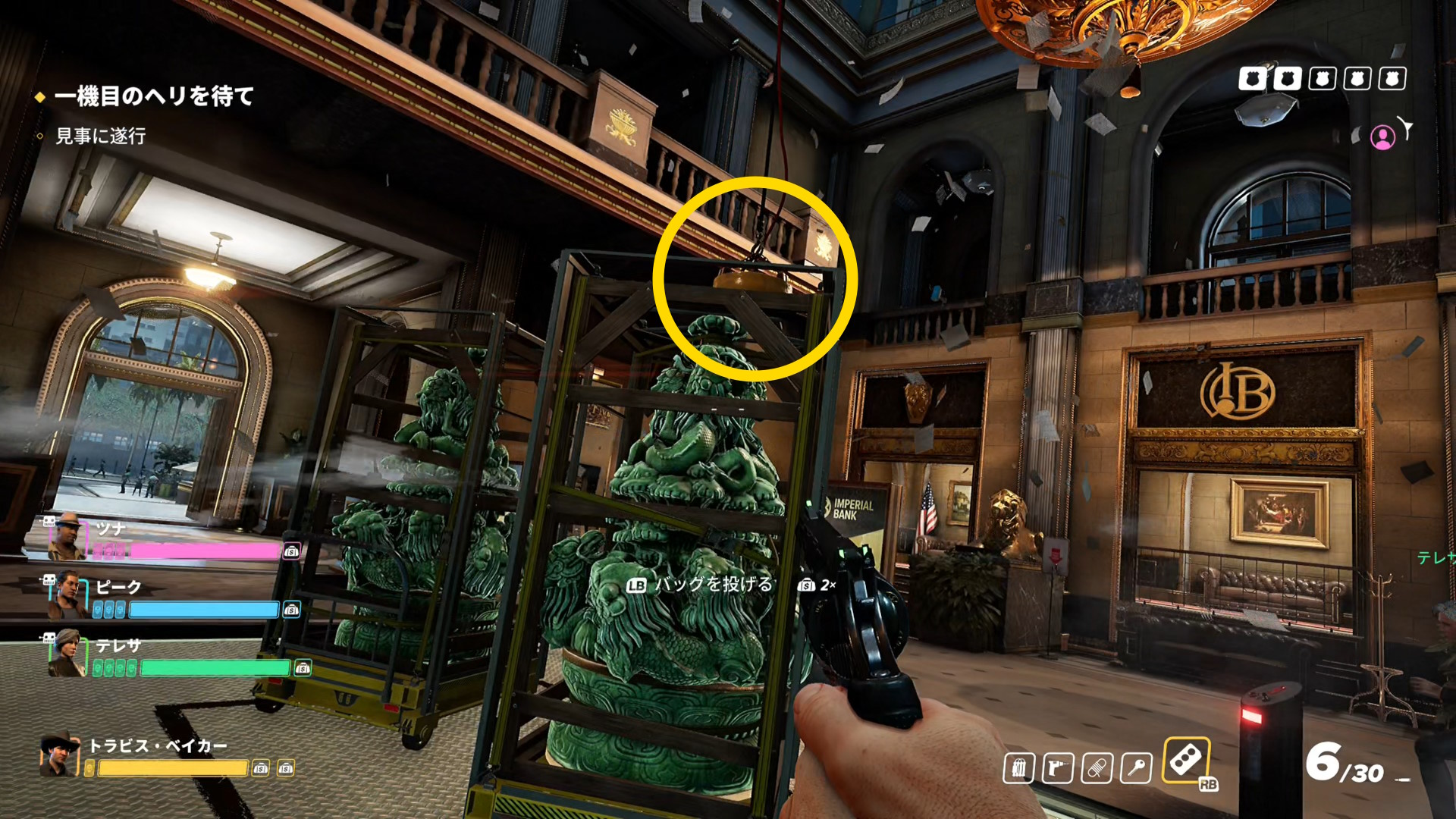Select the power drill equipment slot
This screenshot has width=1456, height=819.
(x=1058, y=768)
